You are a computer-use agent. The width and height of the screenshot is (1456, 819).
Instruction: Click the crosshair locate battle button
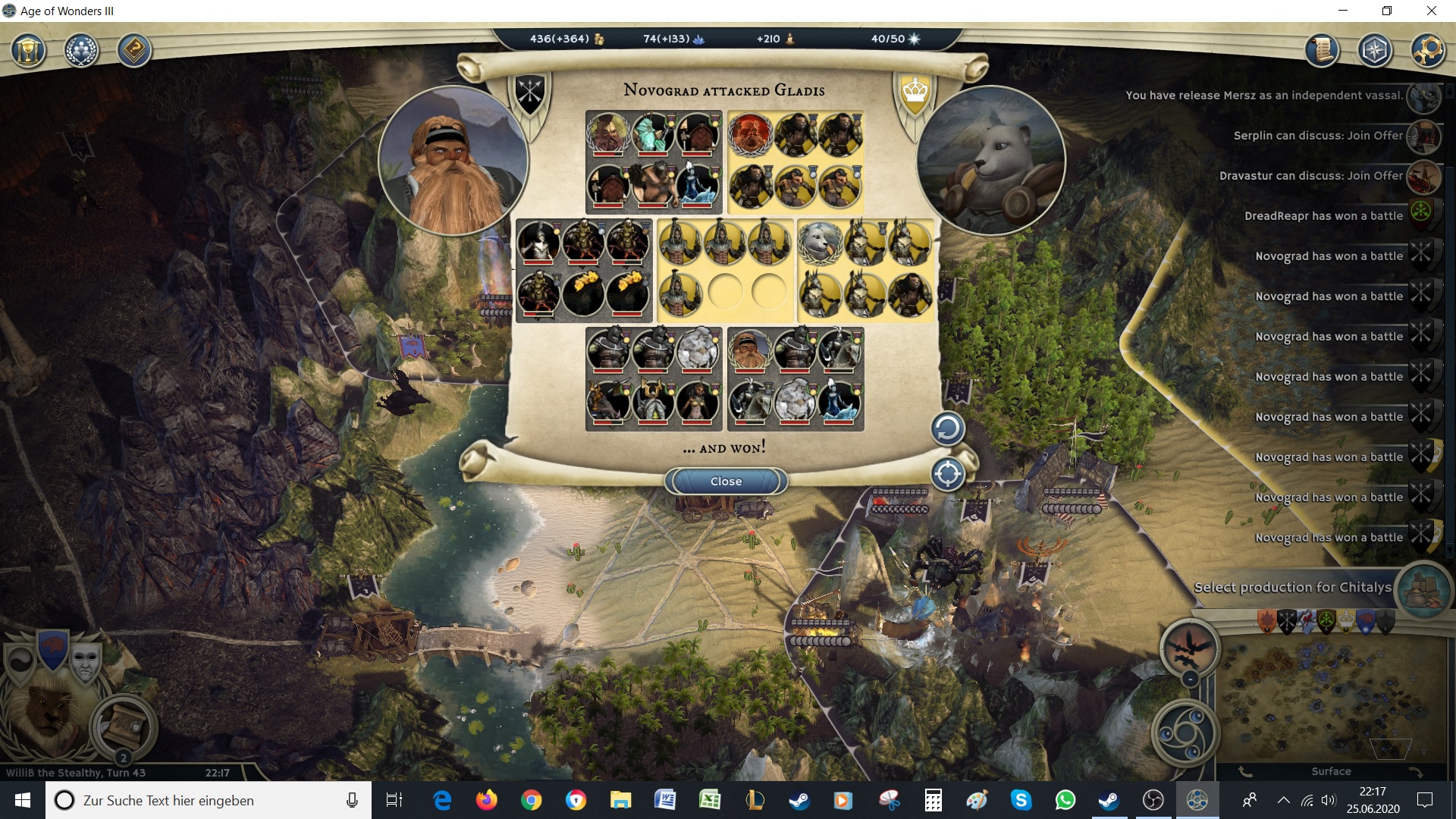(x=947, y=475)
